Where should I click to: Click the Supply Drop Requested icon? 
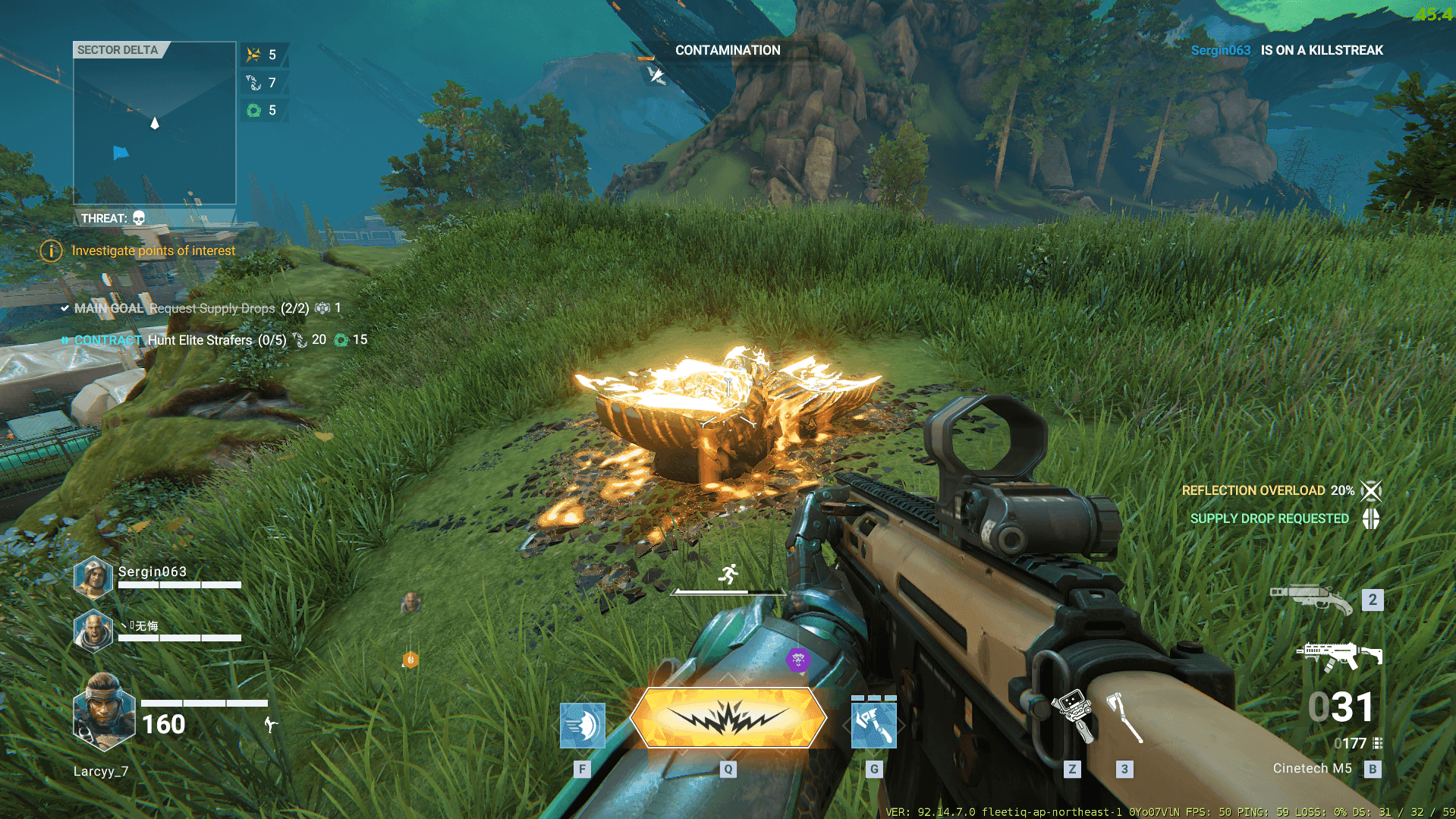point(1371,518)
